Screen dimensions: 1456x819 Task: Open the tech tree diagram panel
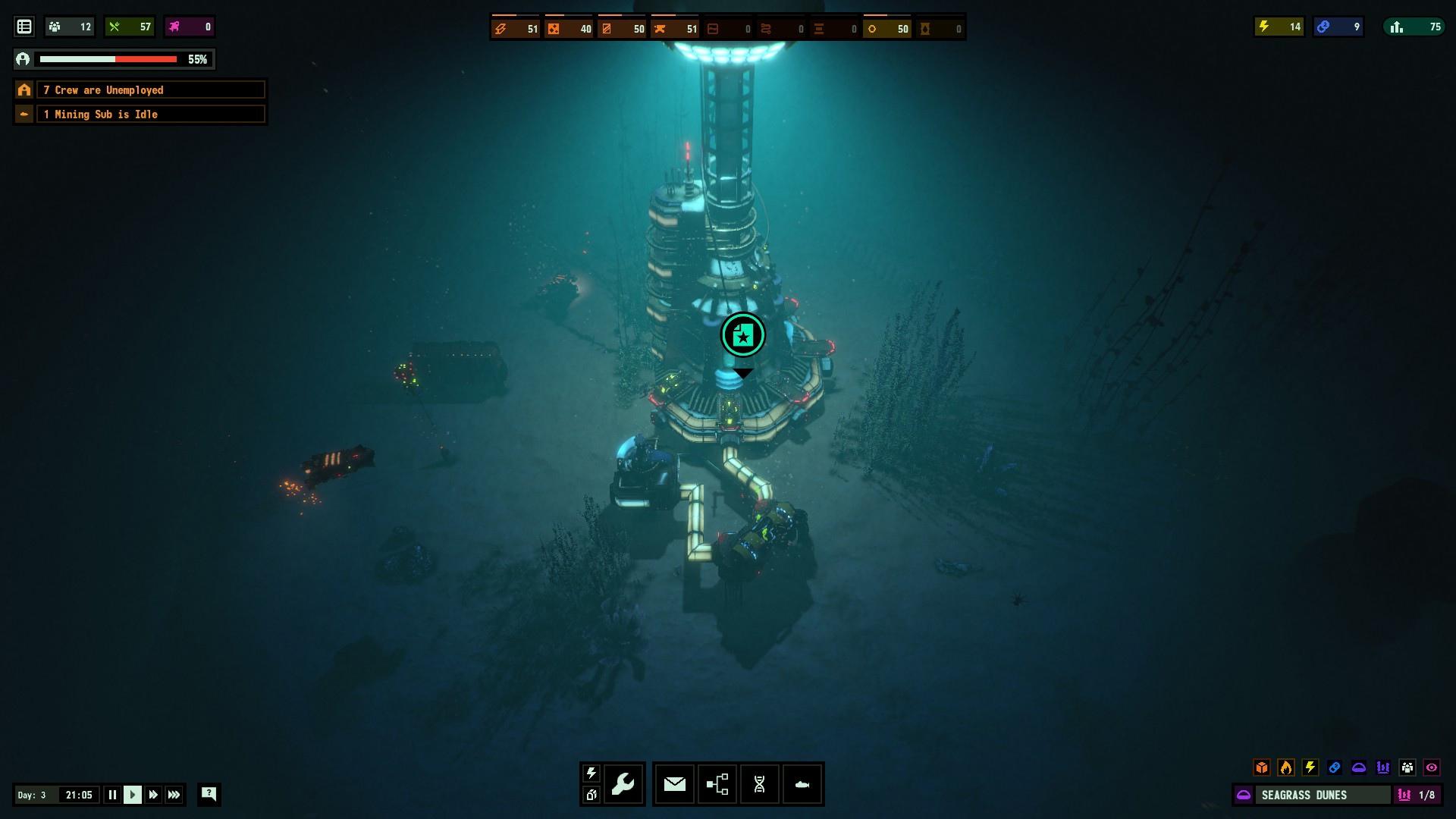point(717,784)
